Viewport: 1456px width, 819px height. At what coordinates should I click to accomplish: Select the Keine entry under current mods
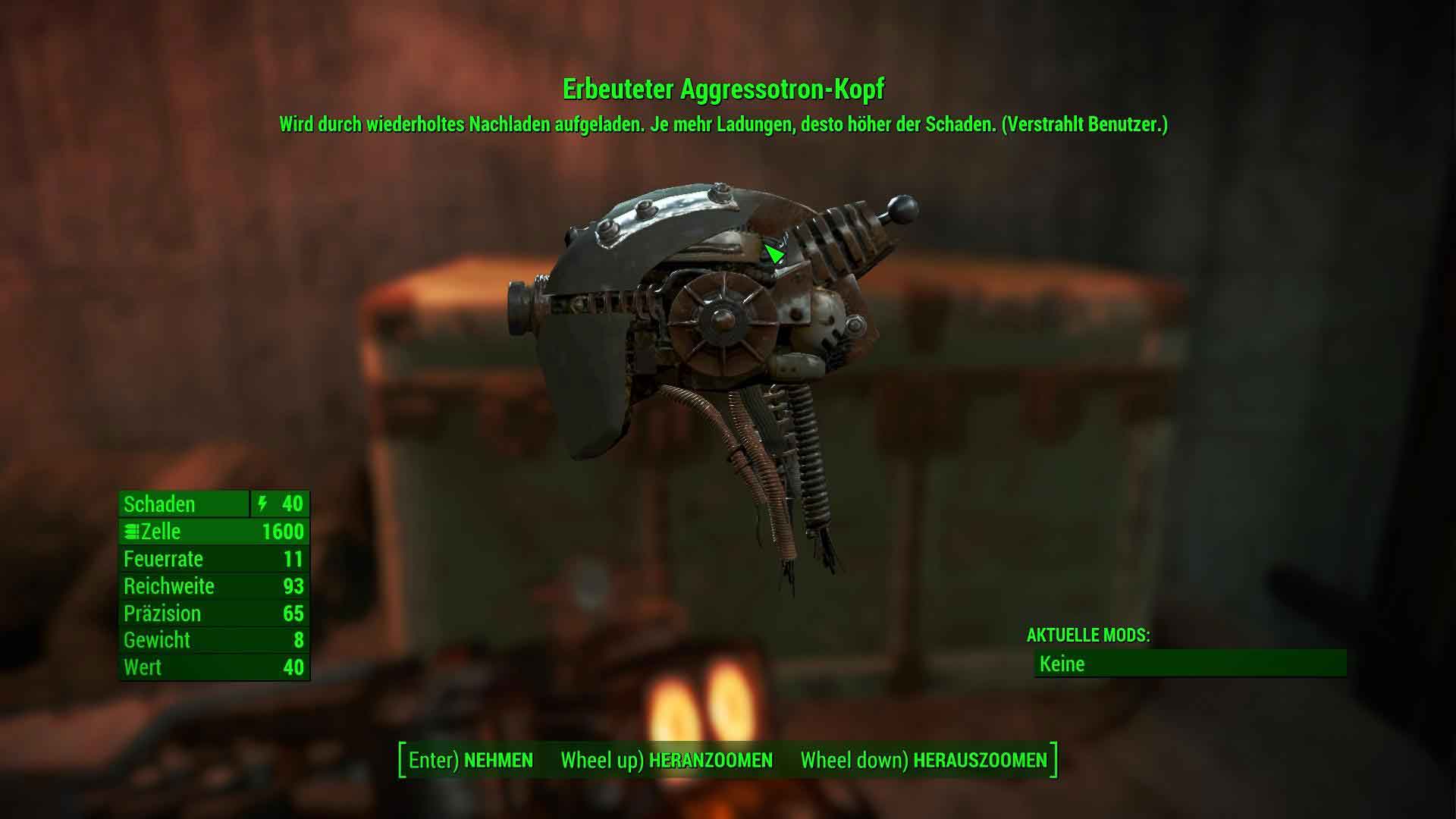1189,664
